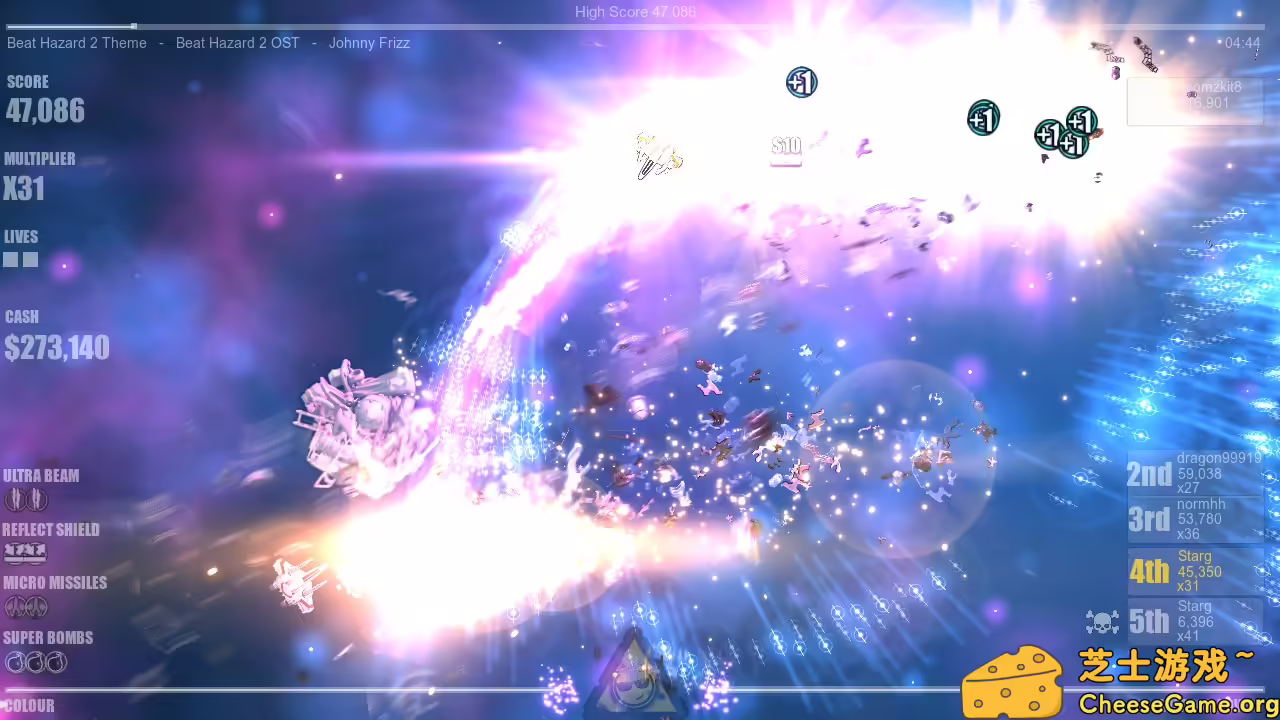The height and width of the screenshot is (720, 1280).
Task: Expand the mzkit8 player panel
Action: point(1195,100)
